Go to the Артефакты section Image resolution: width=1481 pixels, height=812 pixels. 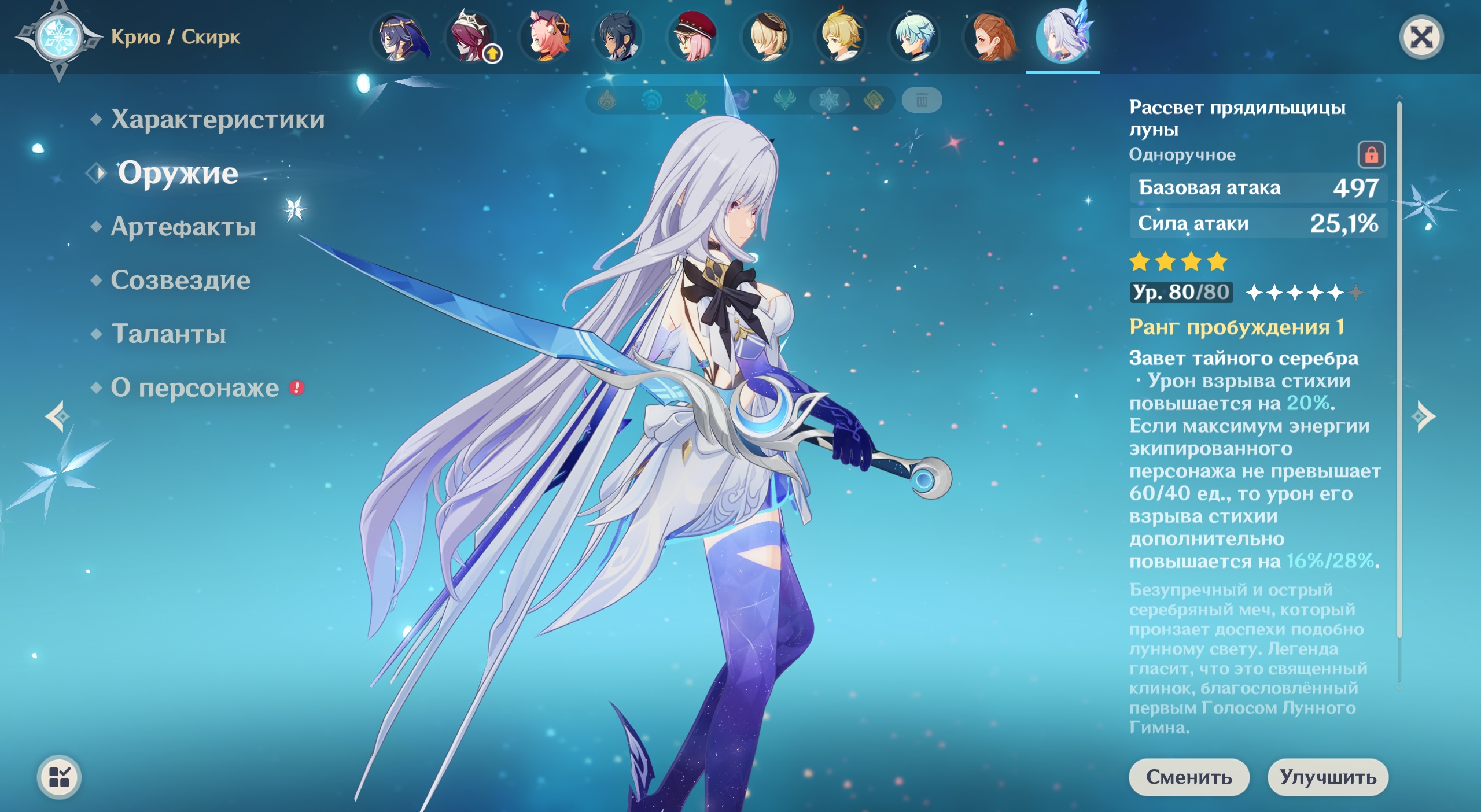[183, 227]
